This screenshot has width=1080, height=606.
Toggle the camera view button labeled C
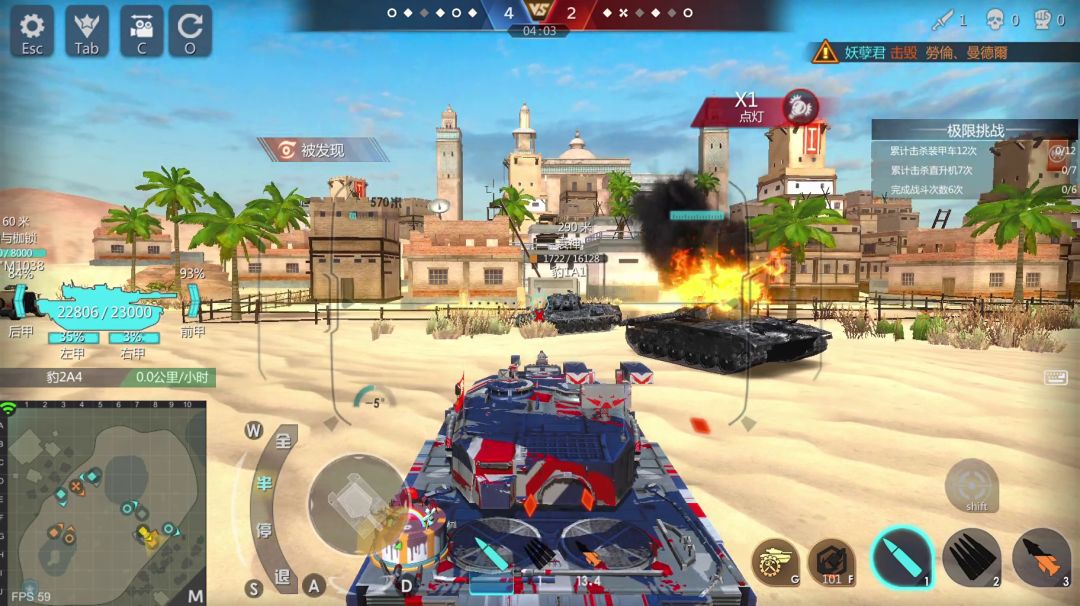(141, 31)
